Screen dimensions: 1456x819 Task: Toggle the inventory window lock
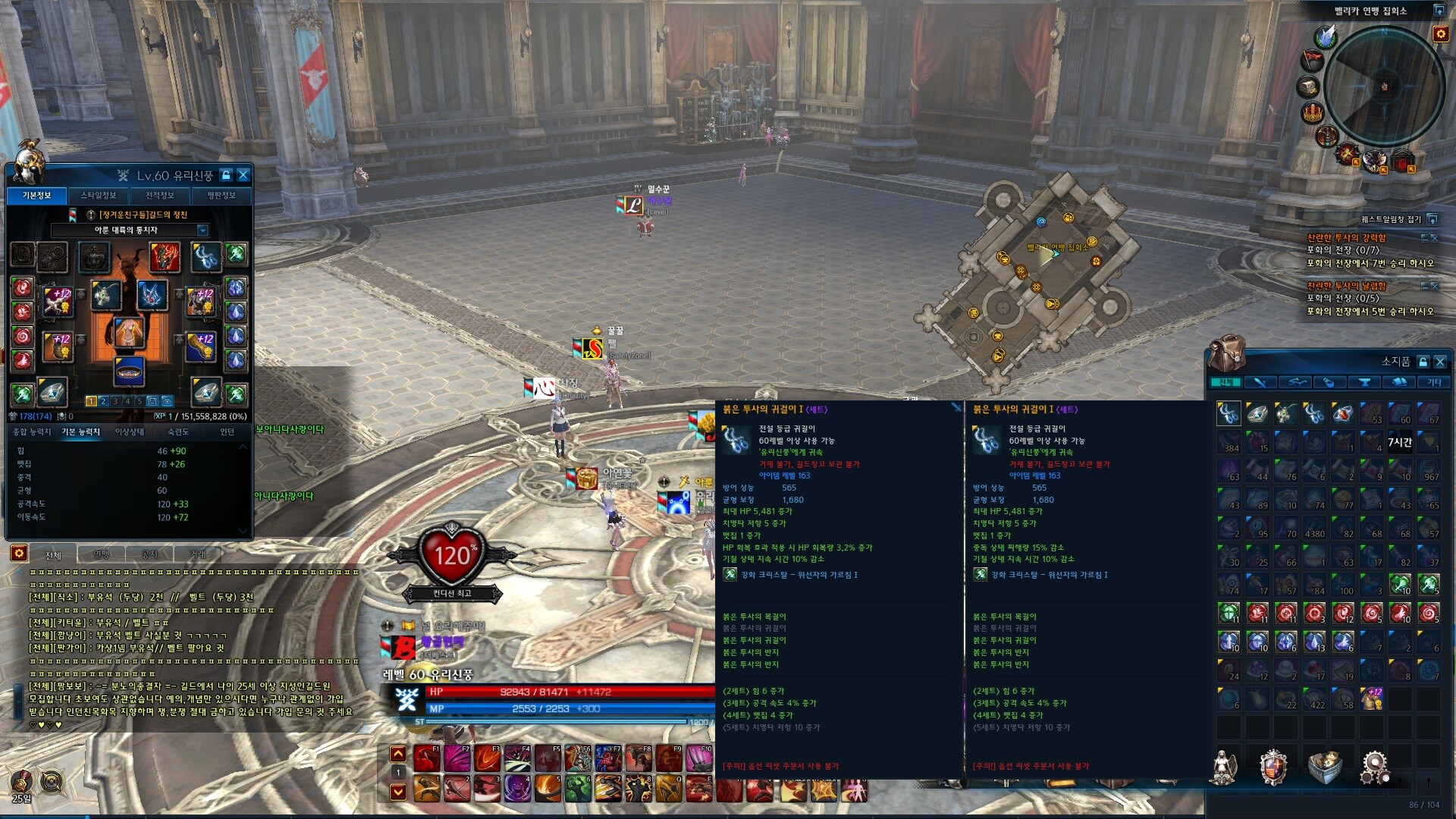[x=1423, y=362]
